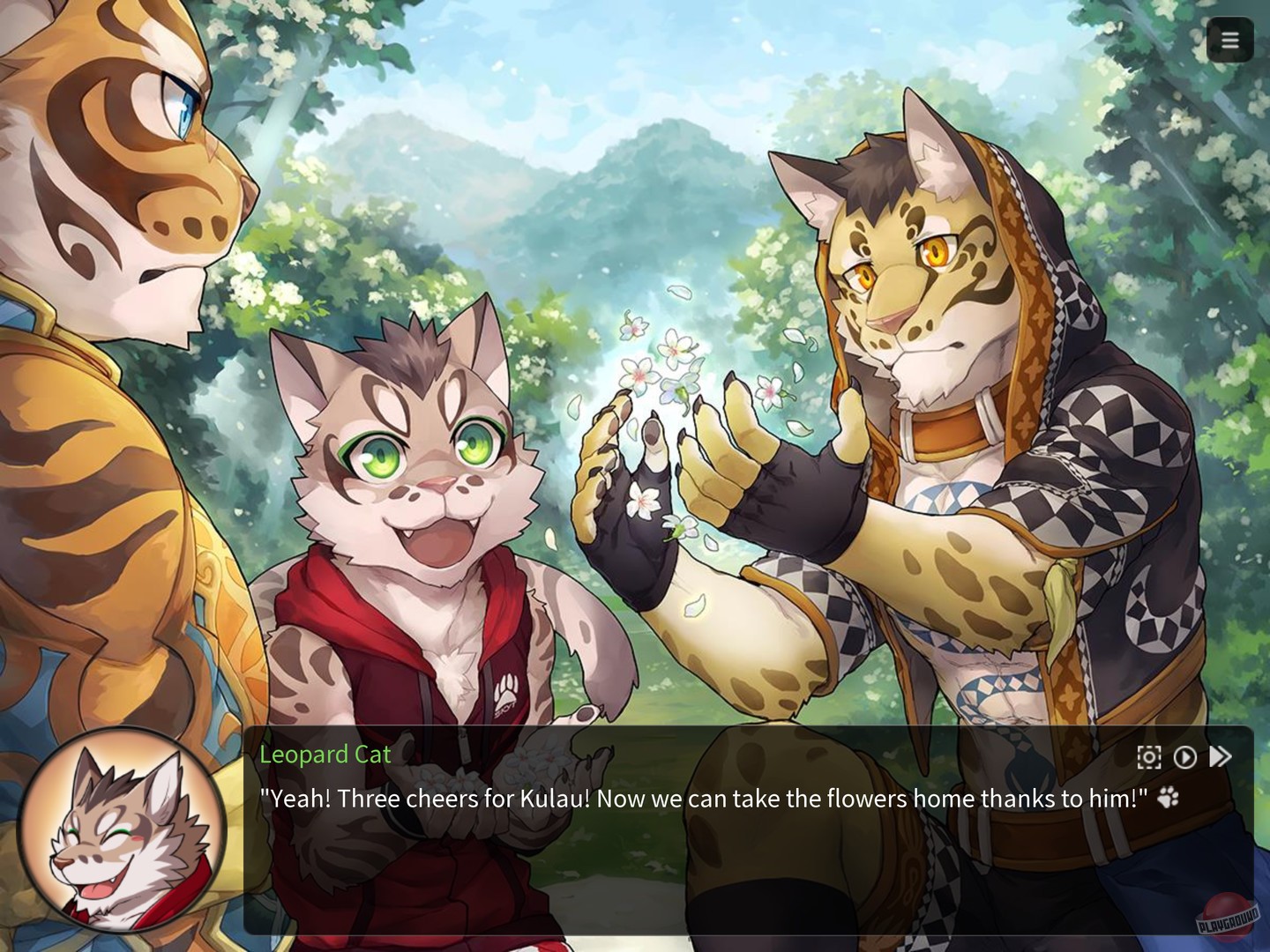Expand the menu from the top-right corner
The width and height of the screenshot is (1270, 952).
click(x=1229, y=40)
